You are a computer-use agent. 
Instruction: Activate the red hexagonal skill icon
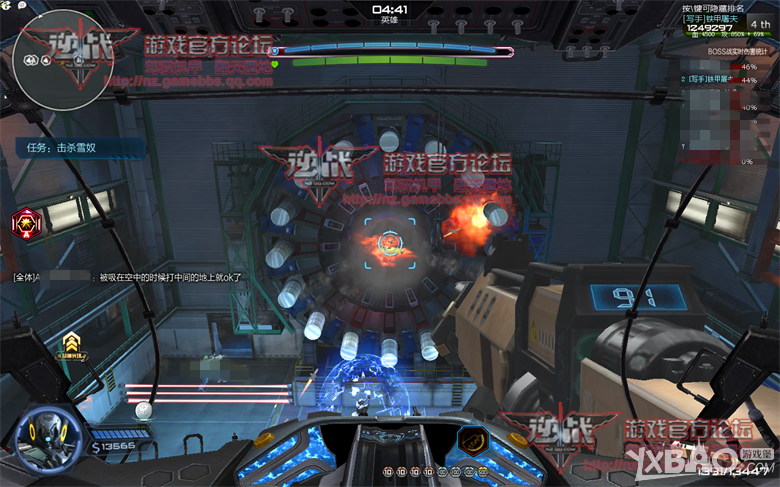pyautogui.click(x=25, y=223)
